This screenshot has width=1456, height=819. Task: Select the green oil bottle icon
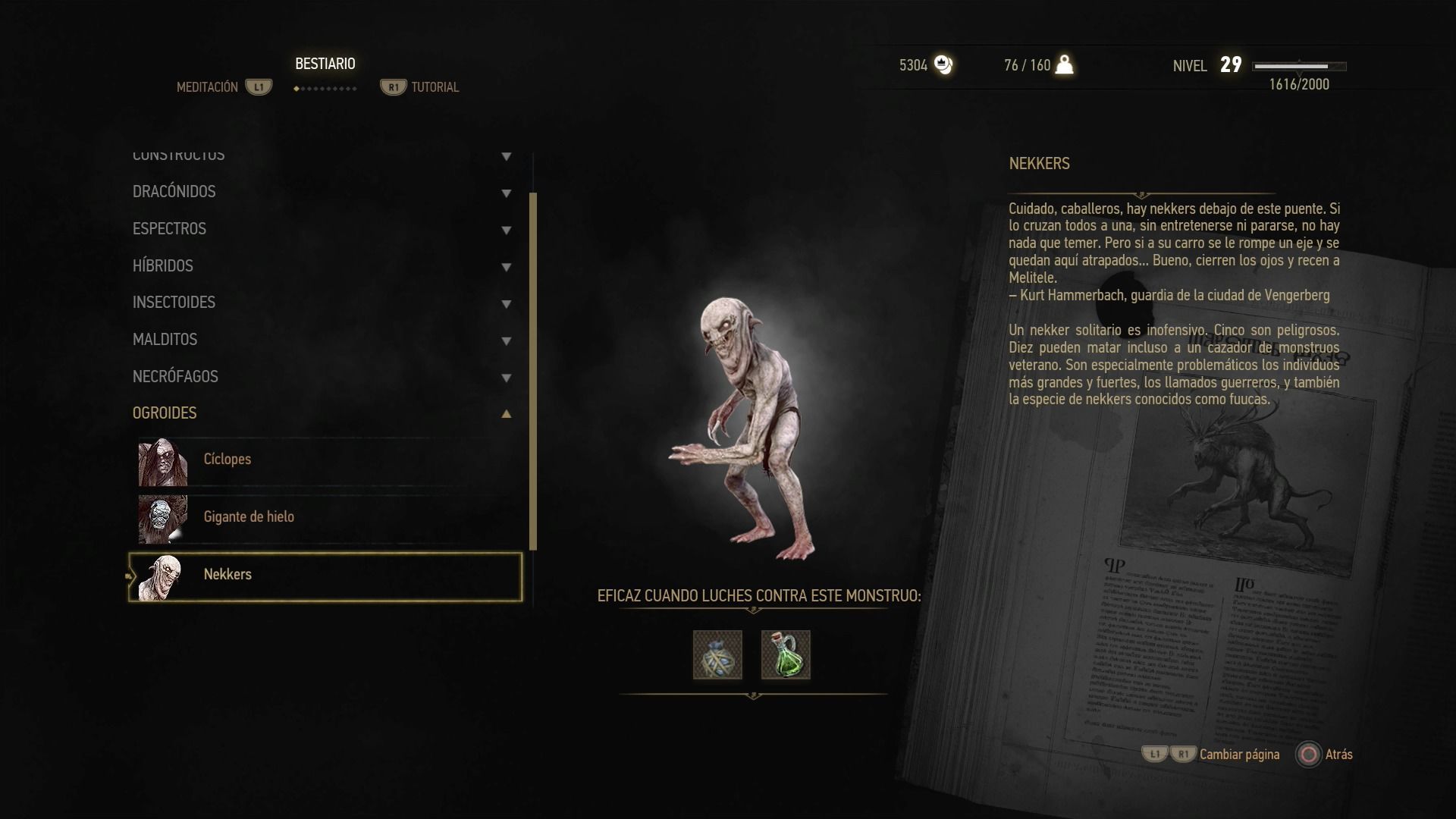[786, 654]
